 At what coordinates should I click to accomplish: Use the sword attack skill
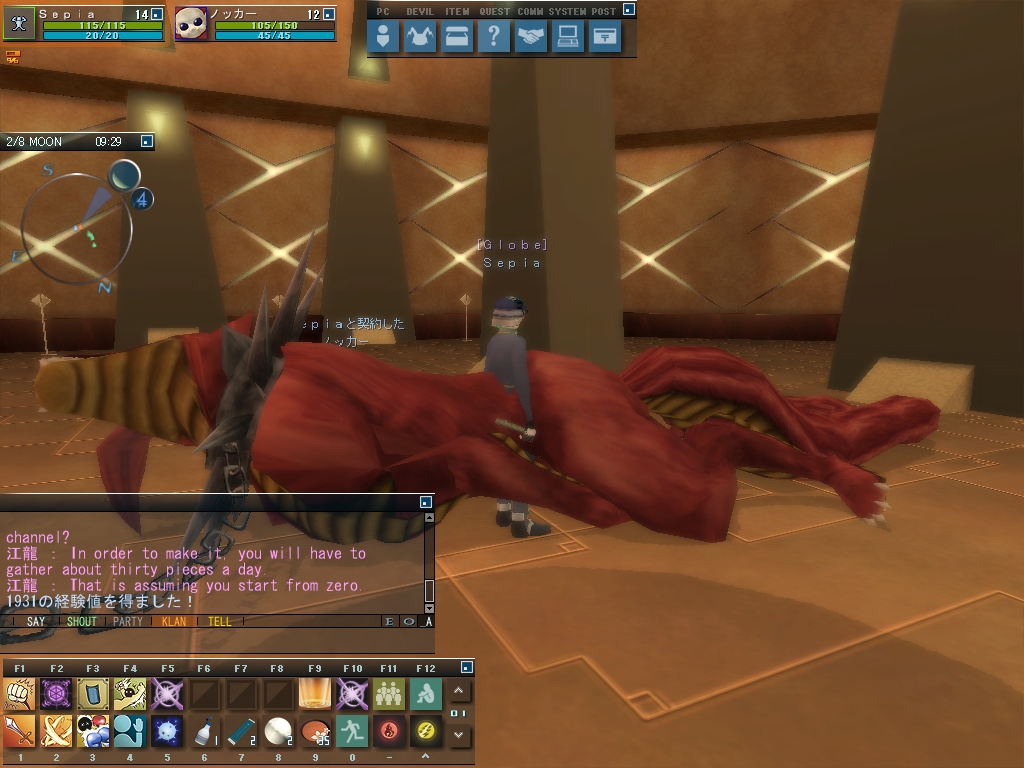coord(20,731)
